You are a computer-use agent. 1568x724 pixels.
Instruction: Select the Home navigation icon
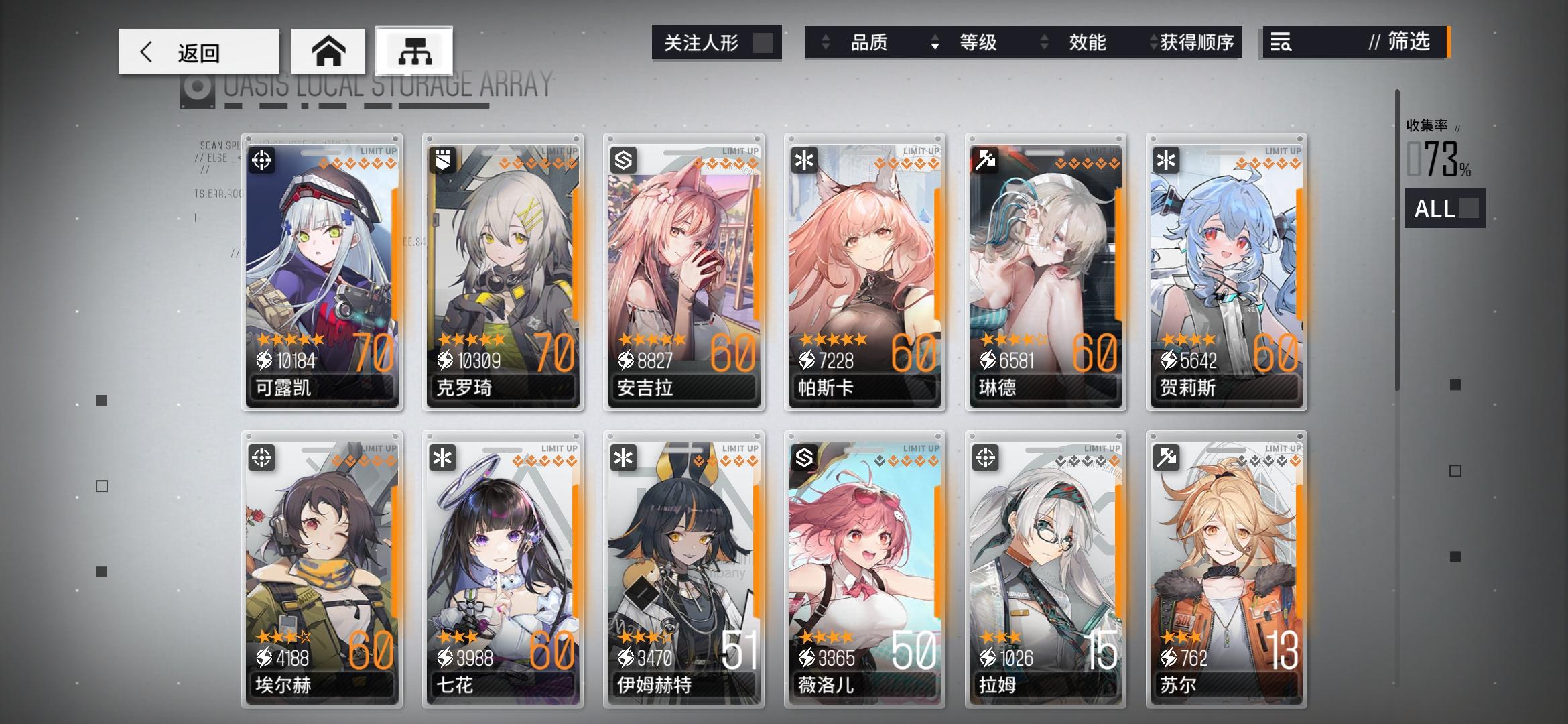[x=328, y=50]
